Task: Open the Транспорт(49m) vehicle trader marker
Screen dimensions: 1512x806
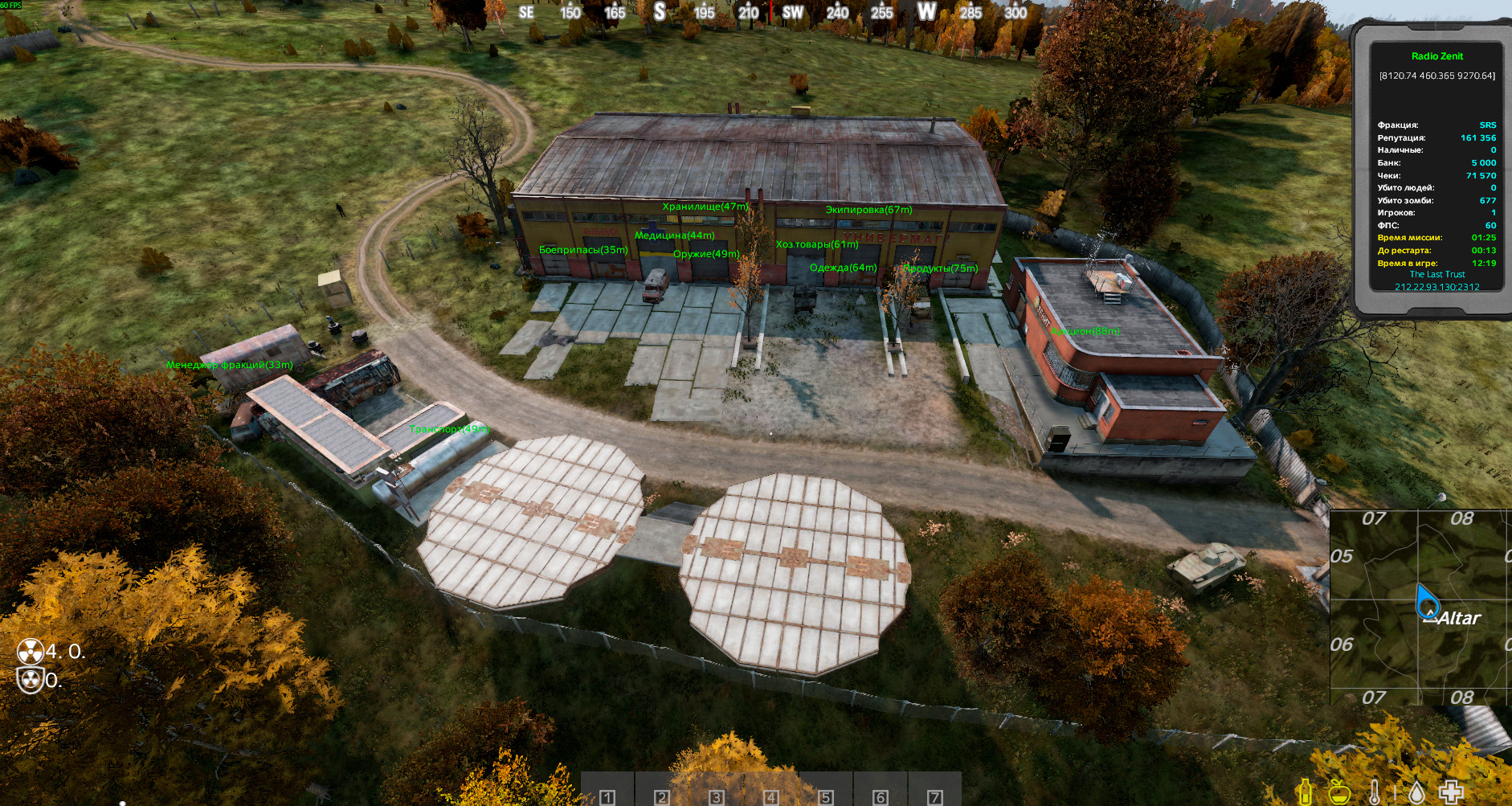Action: click(447, 431)
